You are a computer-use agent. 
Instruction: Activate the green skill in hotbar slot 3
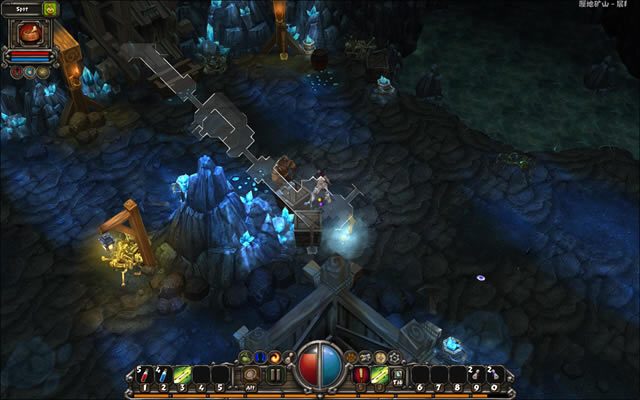[x=183, y=377]
